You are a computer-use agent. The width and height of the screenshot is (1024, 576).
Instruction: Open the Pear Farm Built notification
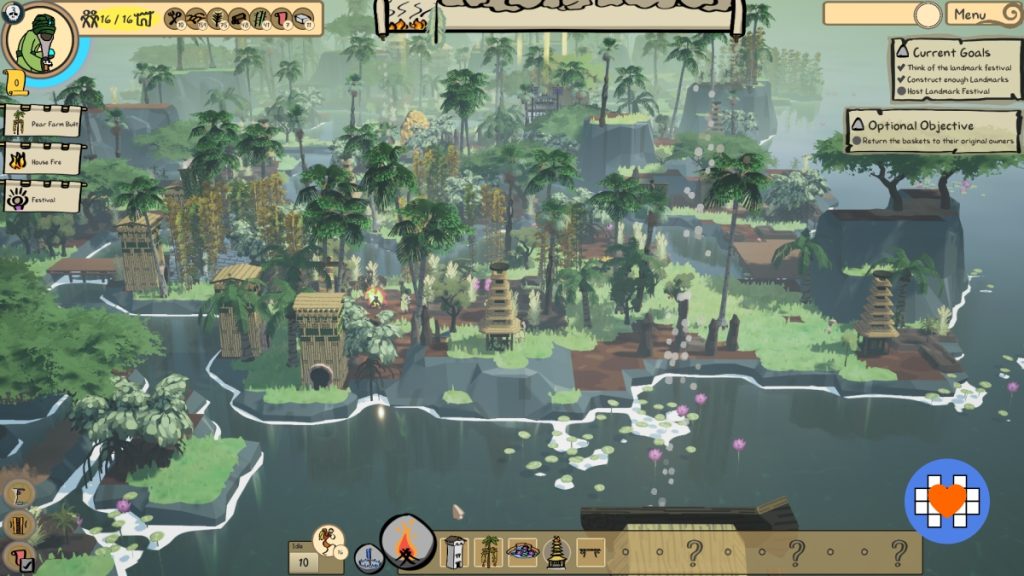(x=43, y=122)
